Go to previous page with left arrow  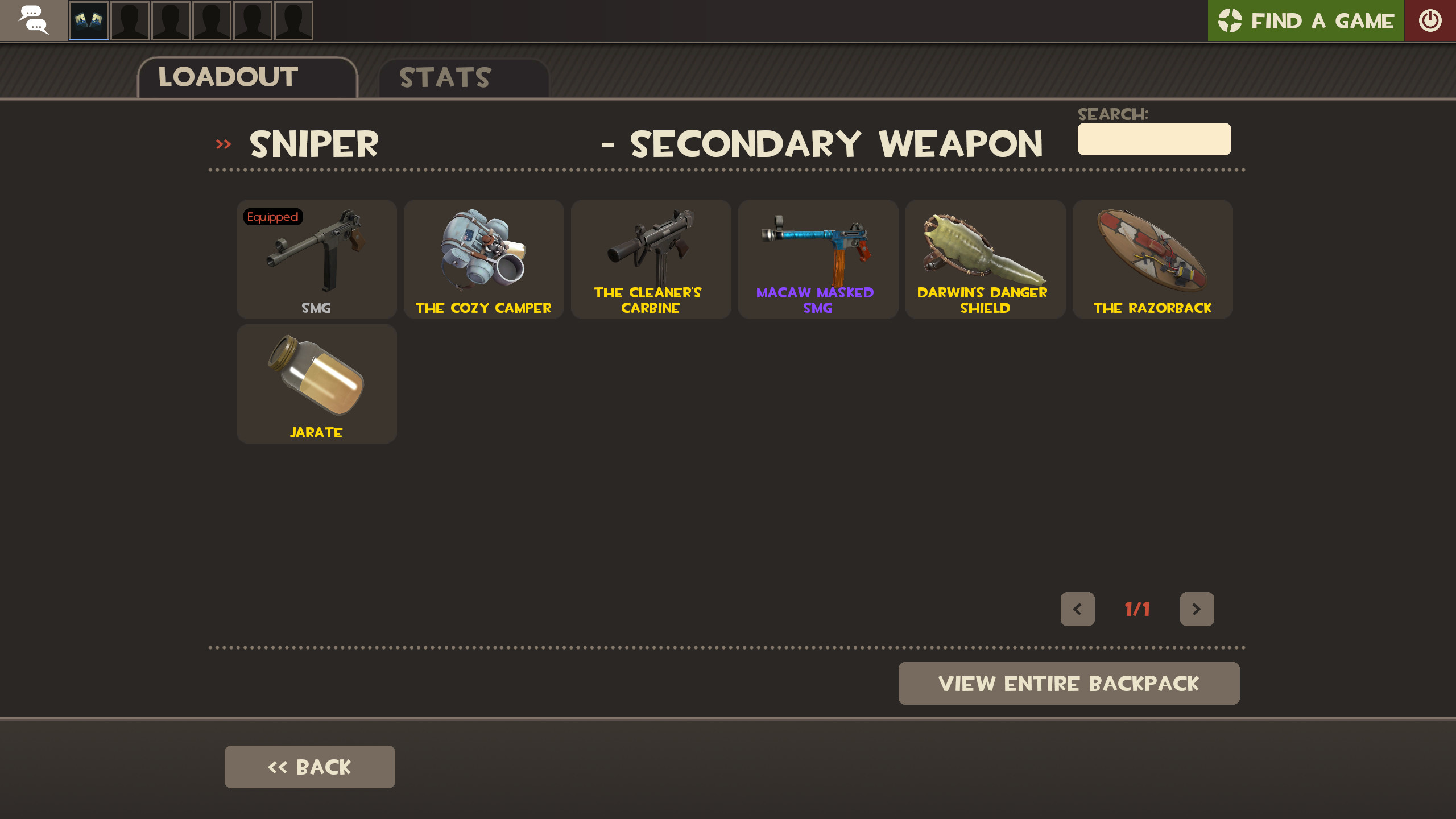pyautogui.click(x=1077, y=609)
